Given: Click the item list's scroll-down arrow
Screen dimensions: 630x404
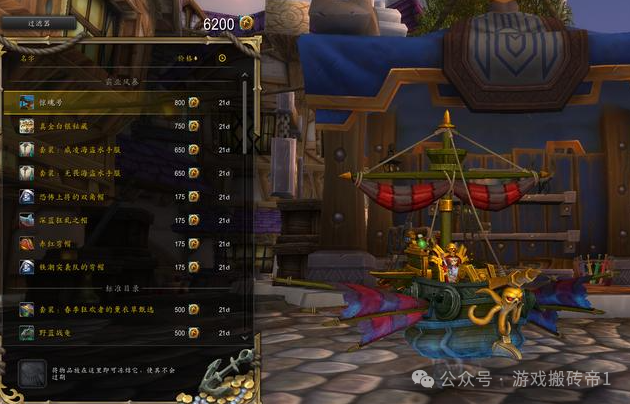Looking at the screenshot, I should [246, 338].
